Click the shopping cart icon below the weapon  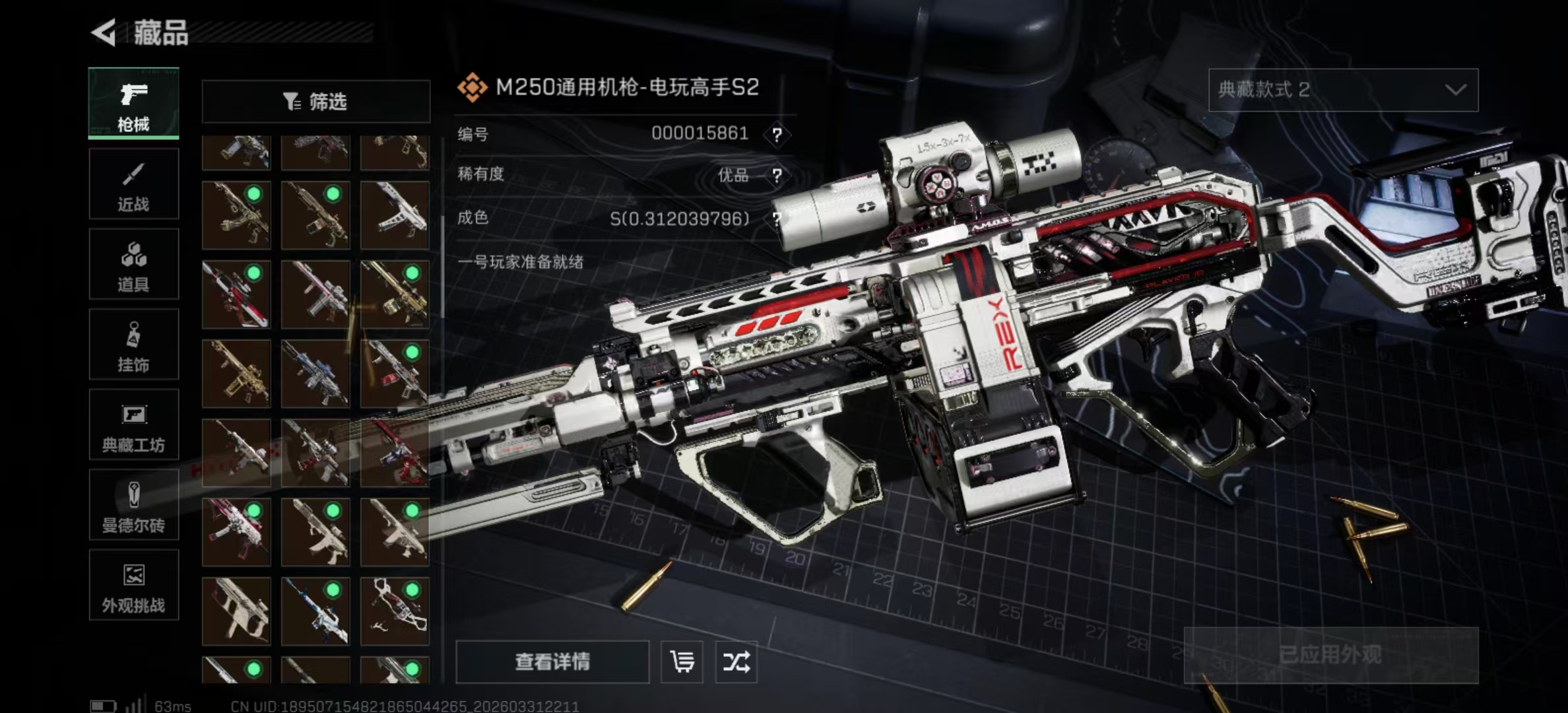click(x=683, y=663)
